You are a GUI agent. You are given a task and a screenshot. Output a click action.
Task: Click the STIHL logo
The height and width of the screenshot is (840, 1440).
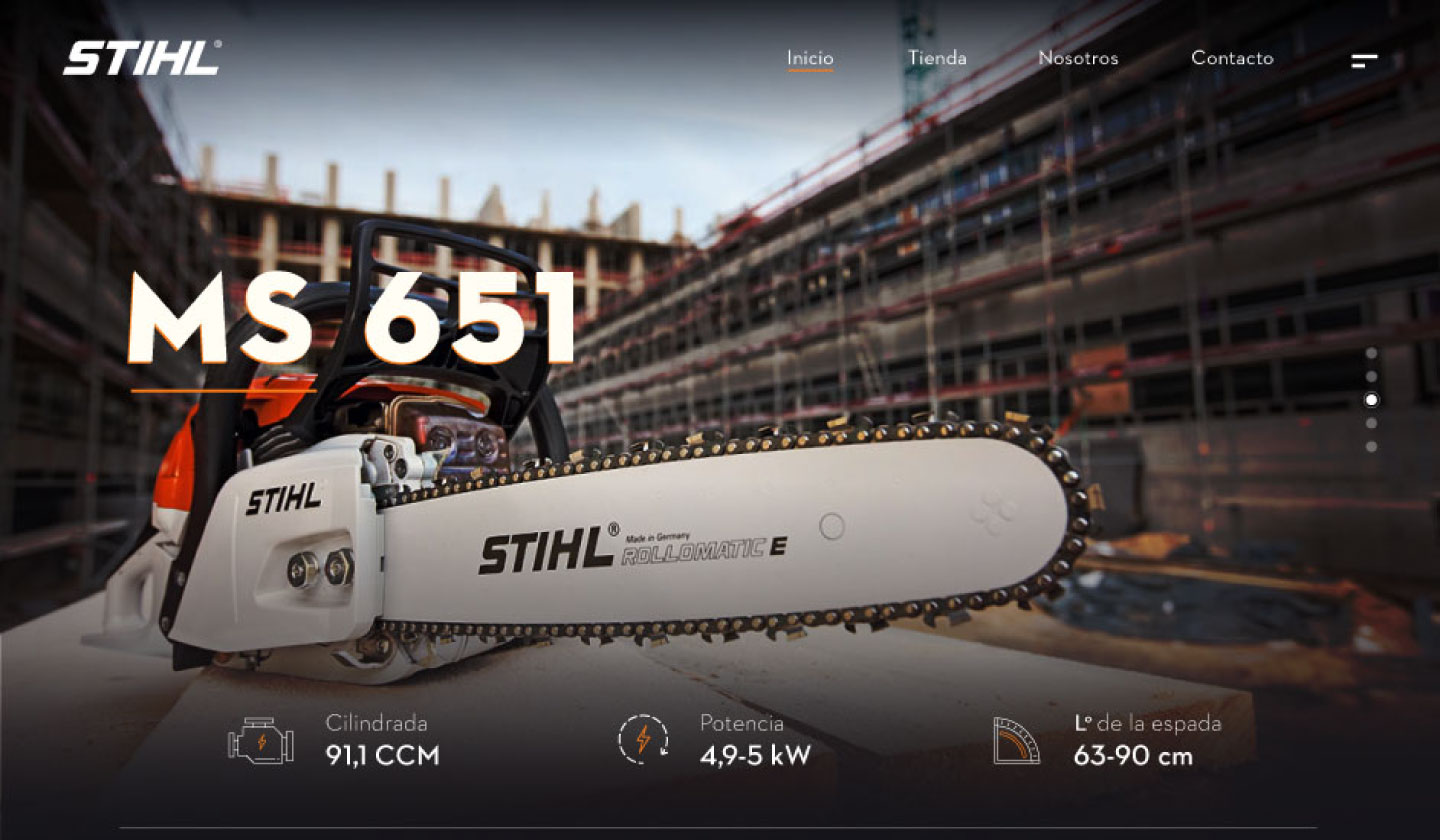pos(142,58)
